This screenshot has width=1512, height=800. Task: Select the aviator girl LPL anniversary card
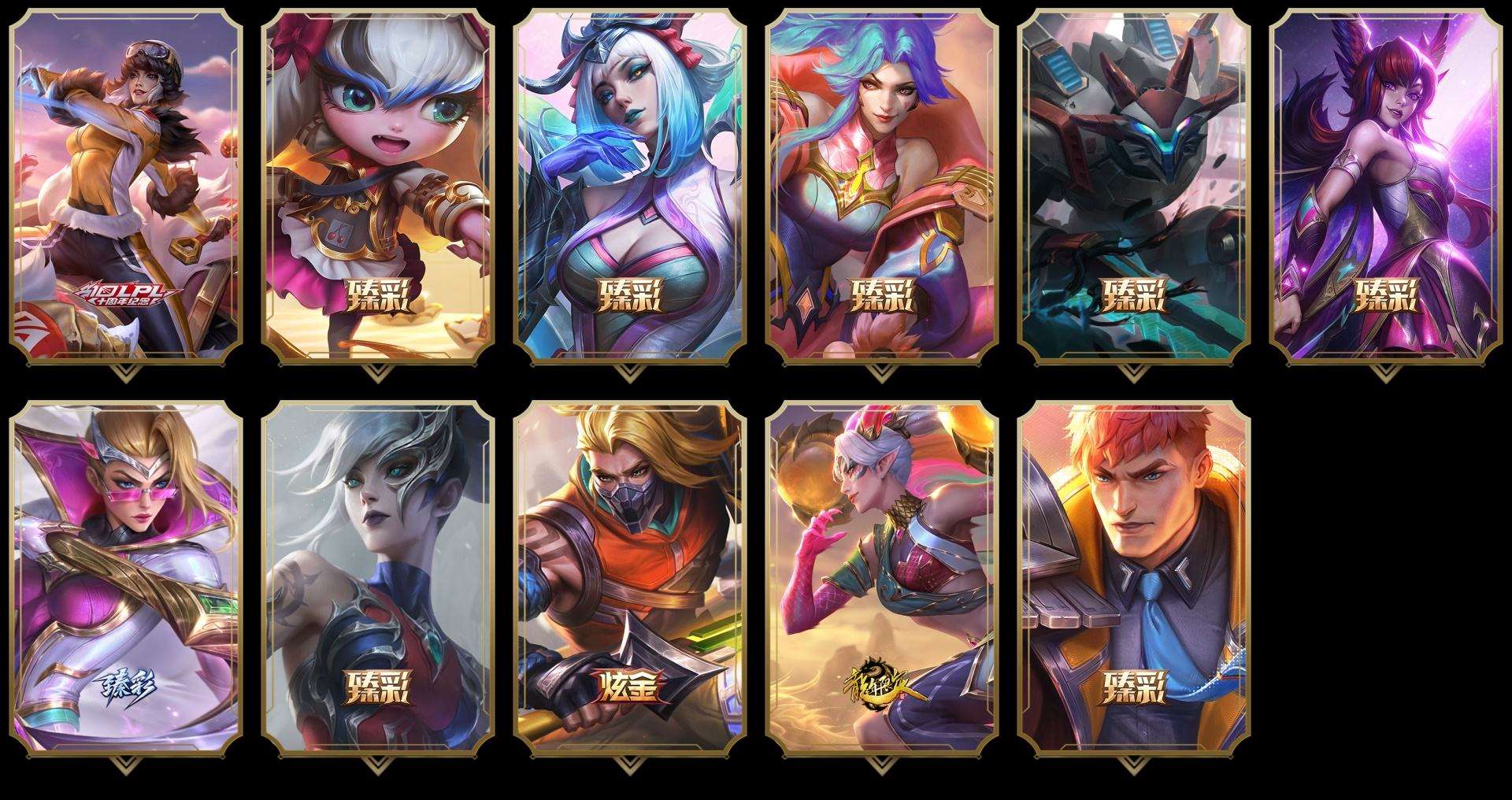(126, 186)
